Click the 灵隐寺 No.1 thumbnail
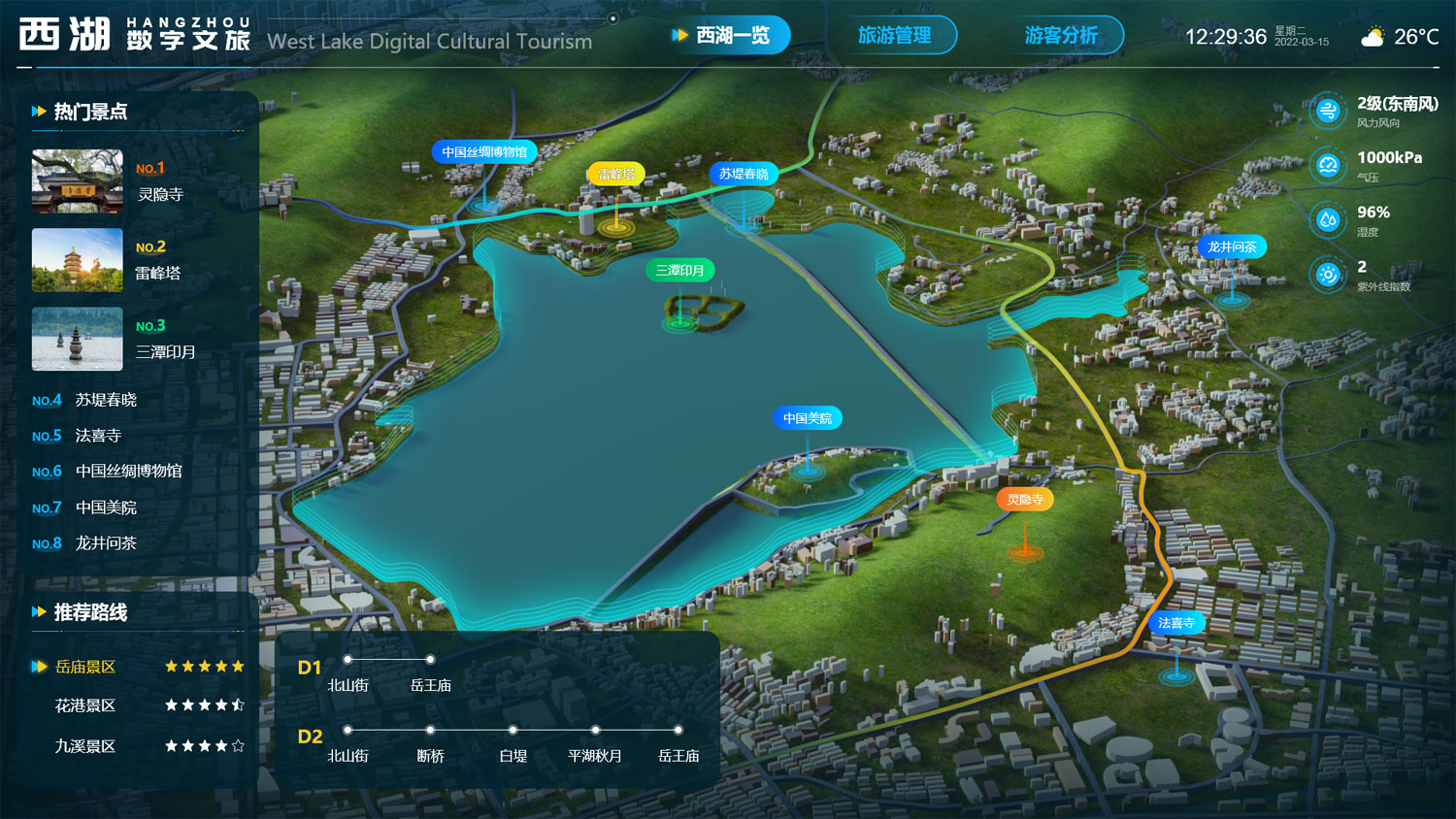Image resolution: width=1456 pixels, height=819 pixels. coord(78,180)
